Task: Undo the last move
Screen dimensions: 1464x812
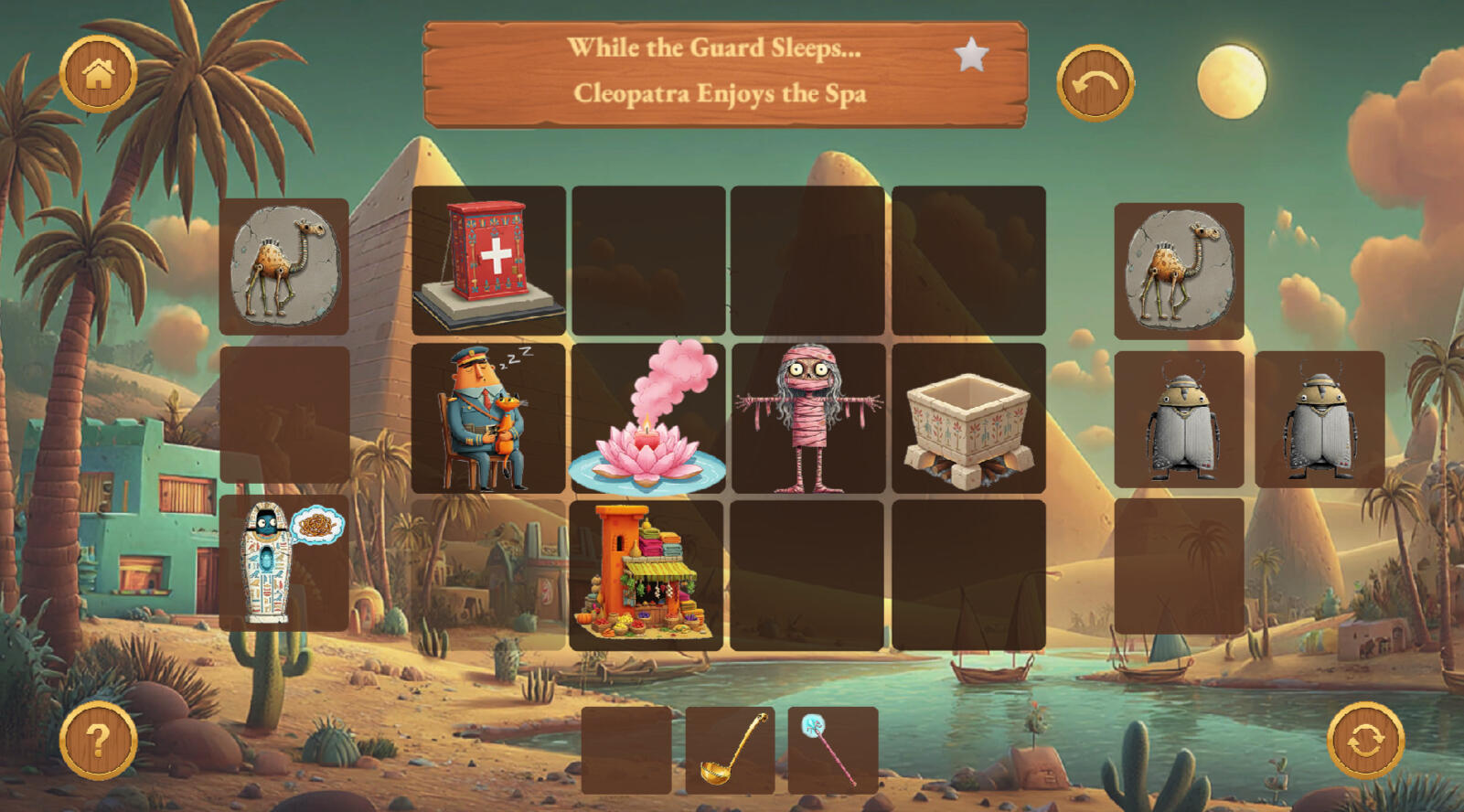Action: [1095, 83]
